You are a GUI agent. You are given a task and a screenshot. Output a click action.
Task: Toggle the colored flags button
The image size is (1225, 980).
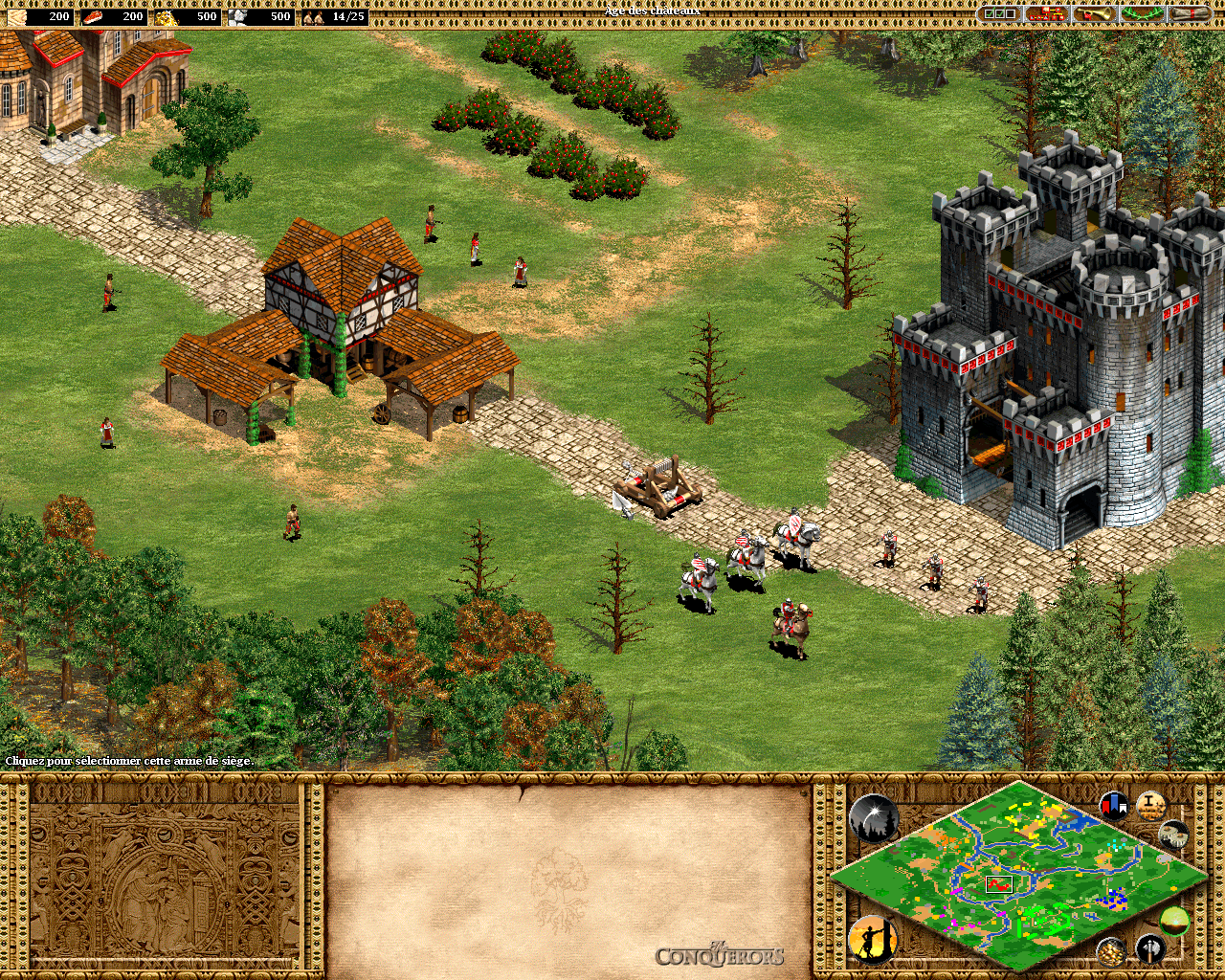[1114, 806]
